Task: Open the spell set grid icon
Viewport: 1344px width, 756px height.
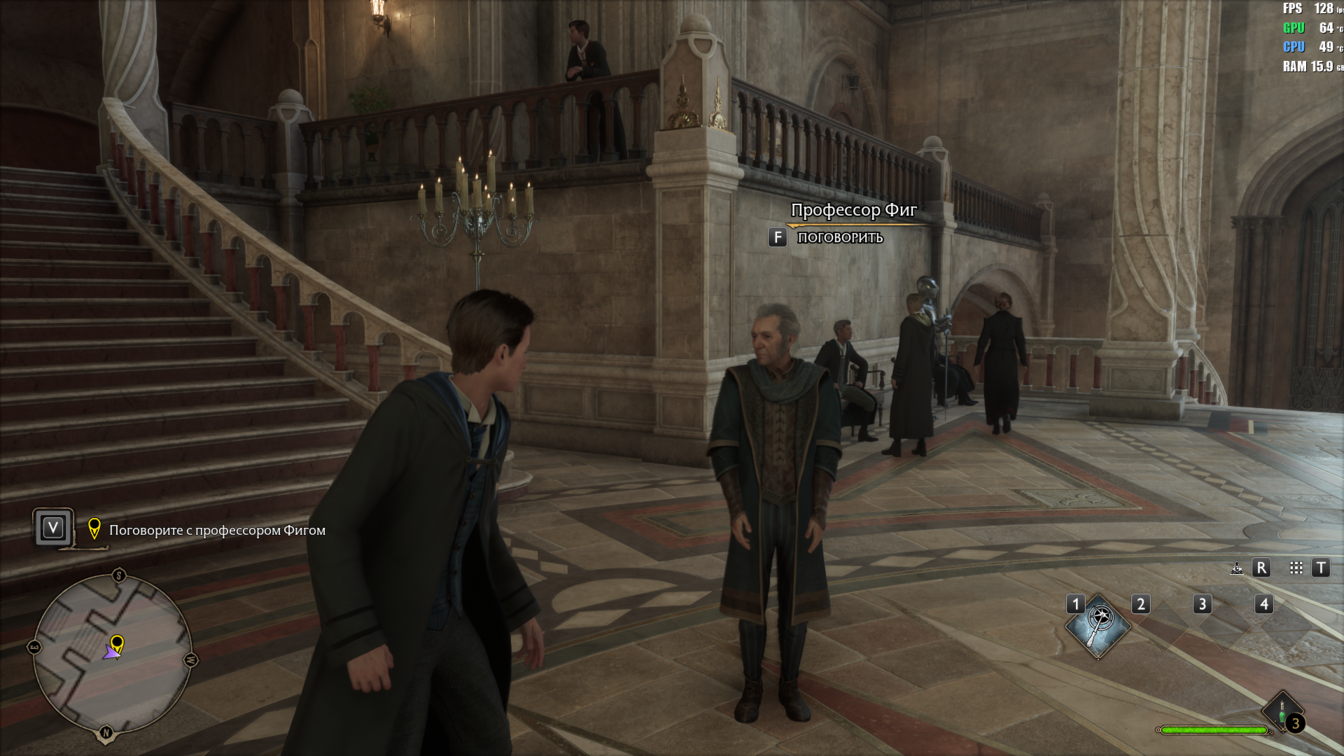Action: (1296, 568)
